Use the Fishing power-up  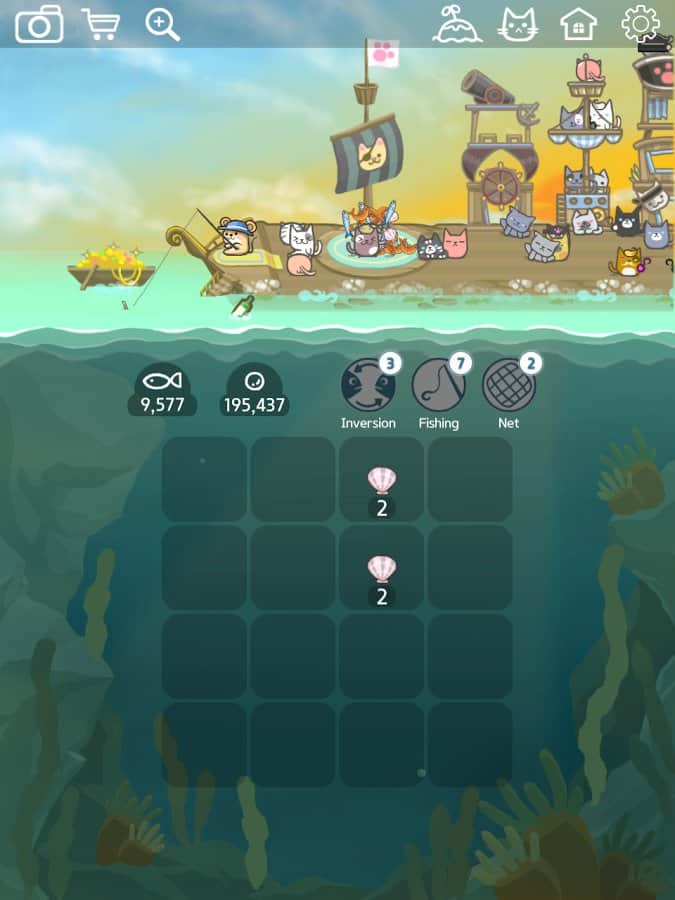pyautogui.click(x=438, y=386)
